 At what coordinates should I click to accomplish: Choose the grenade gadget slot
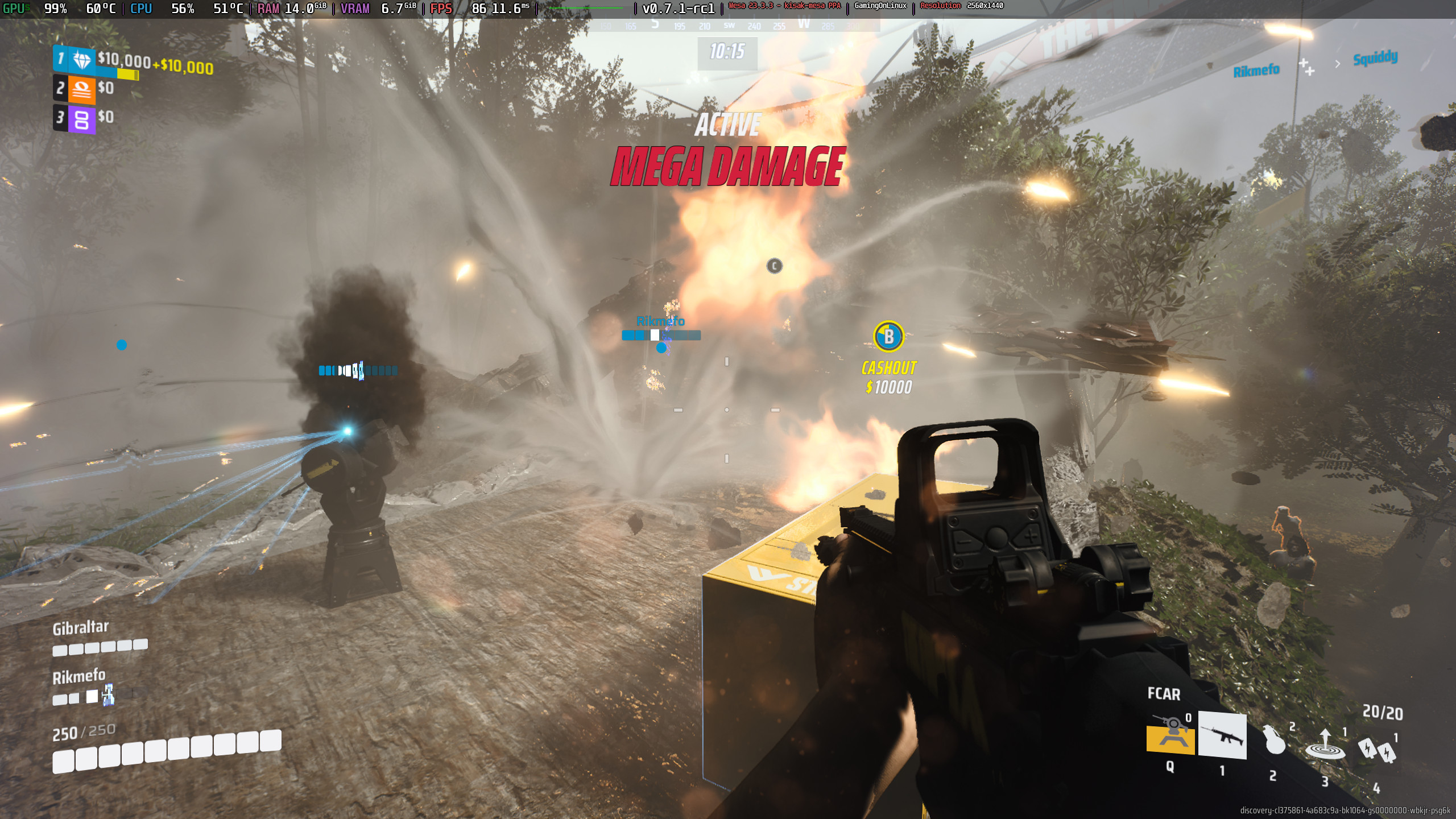tap(1274, 740)
